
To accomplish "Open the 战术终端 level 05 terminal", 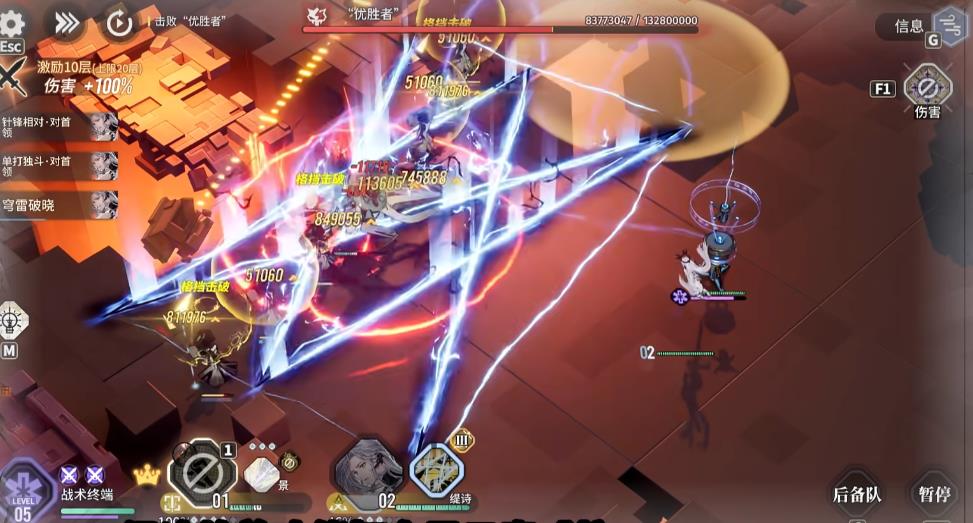I will (x=24, y=492).
